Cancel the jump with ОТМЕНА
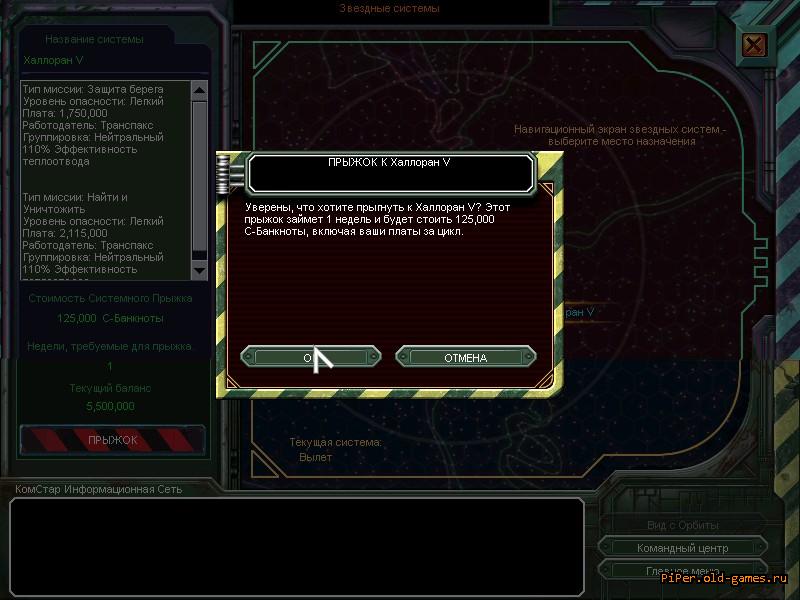 (x=465, y=357)
